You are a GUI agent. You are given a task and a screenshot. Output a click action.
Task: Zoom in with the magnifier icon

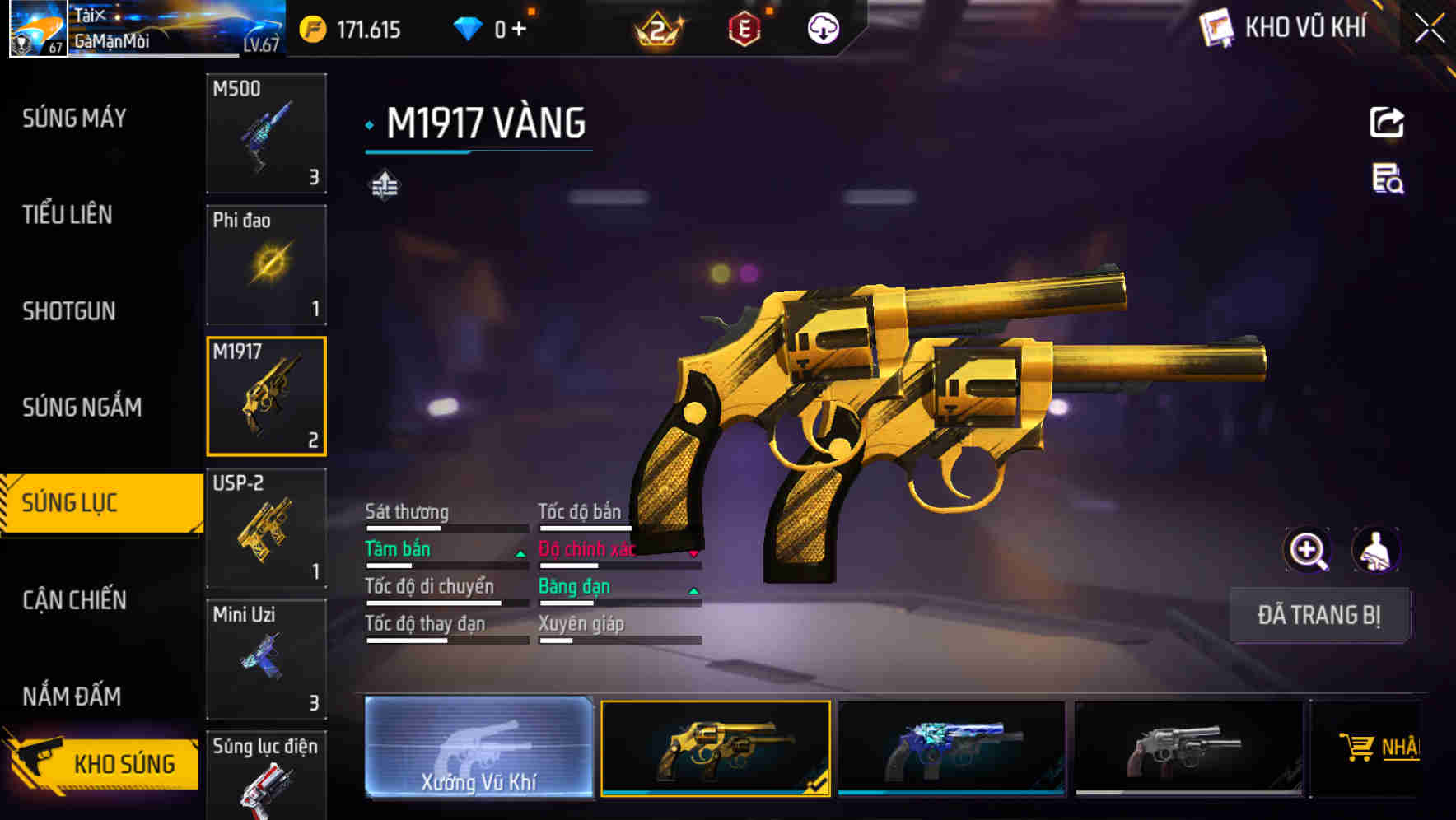pos(1307,550)
